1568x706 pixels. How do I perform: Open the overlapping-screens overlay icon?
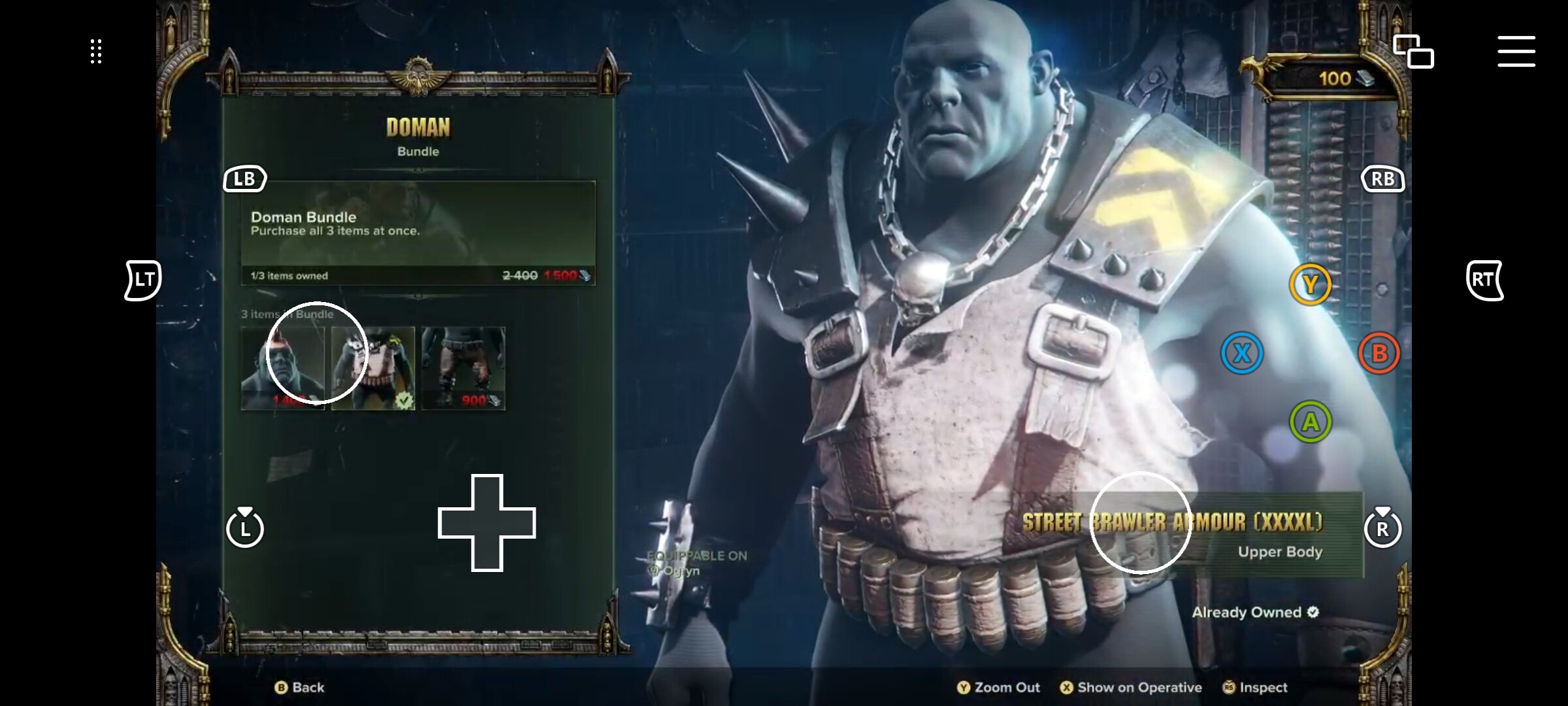click(1413, 52)
